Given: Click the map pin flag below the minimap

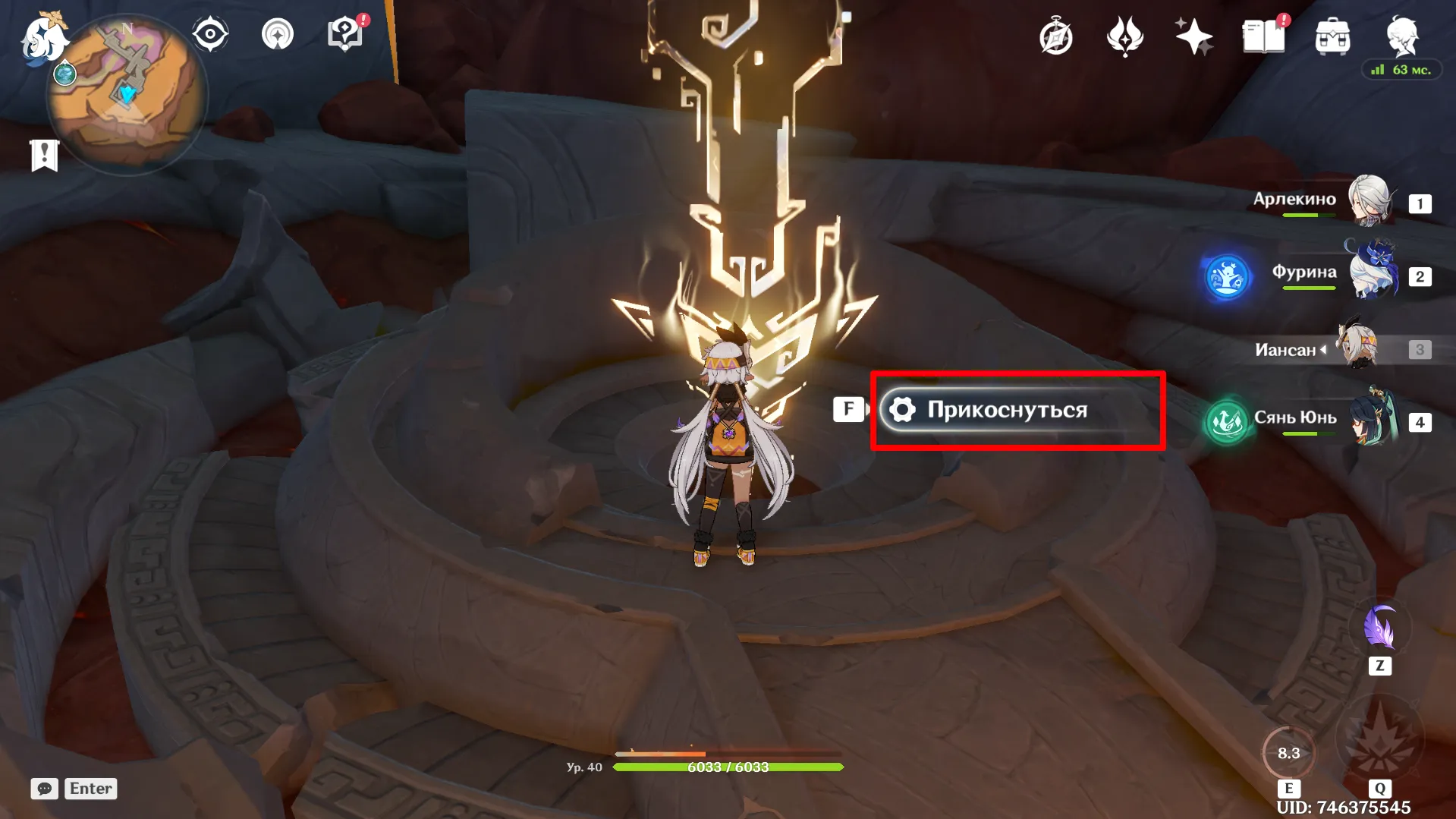Looking at the screenshot, I should click(x=46, y=155).
